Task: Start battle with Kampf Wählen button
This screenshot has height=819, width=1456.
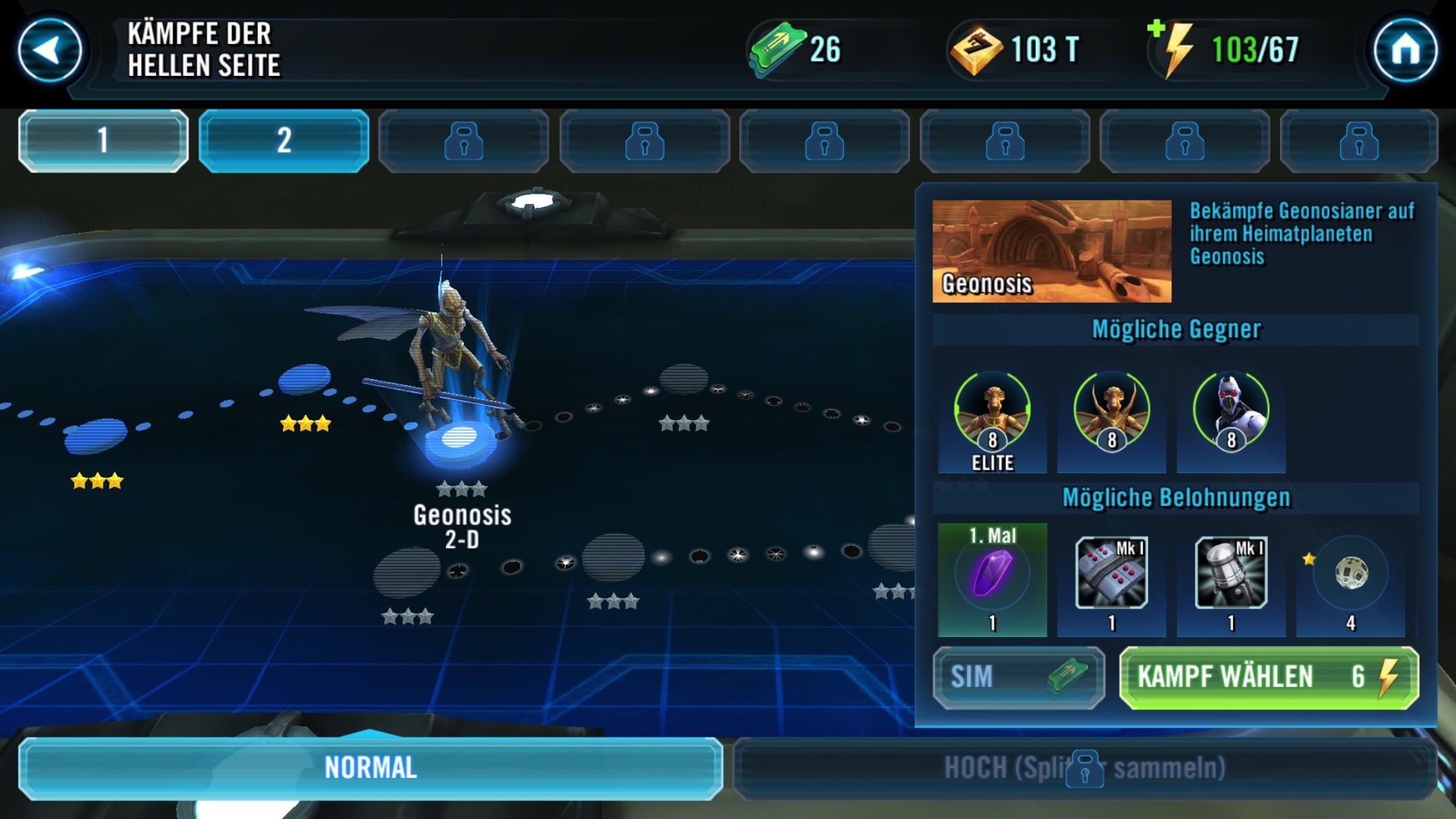Action: [1268, 677]
